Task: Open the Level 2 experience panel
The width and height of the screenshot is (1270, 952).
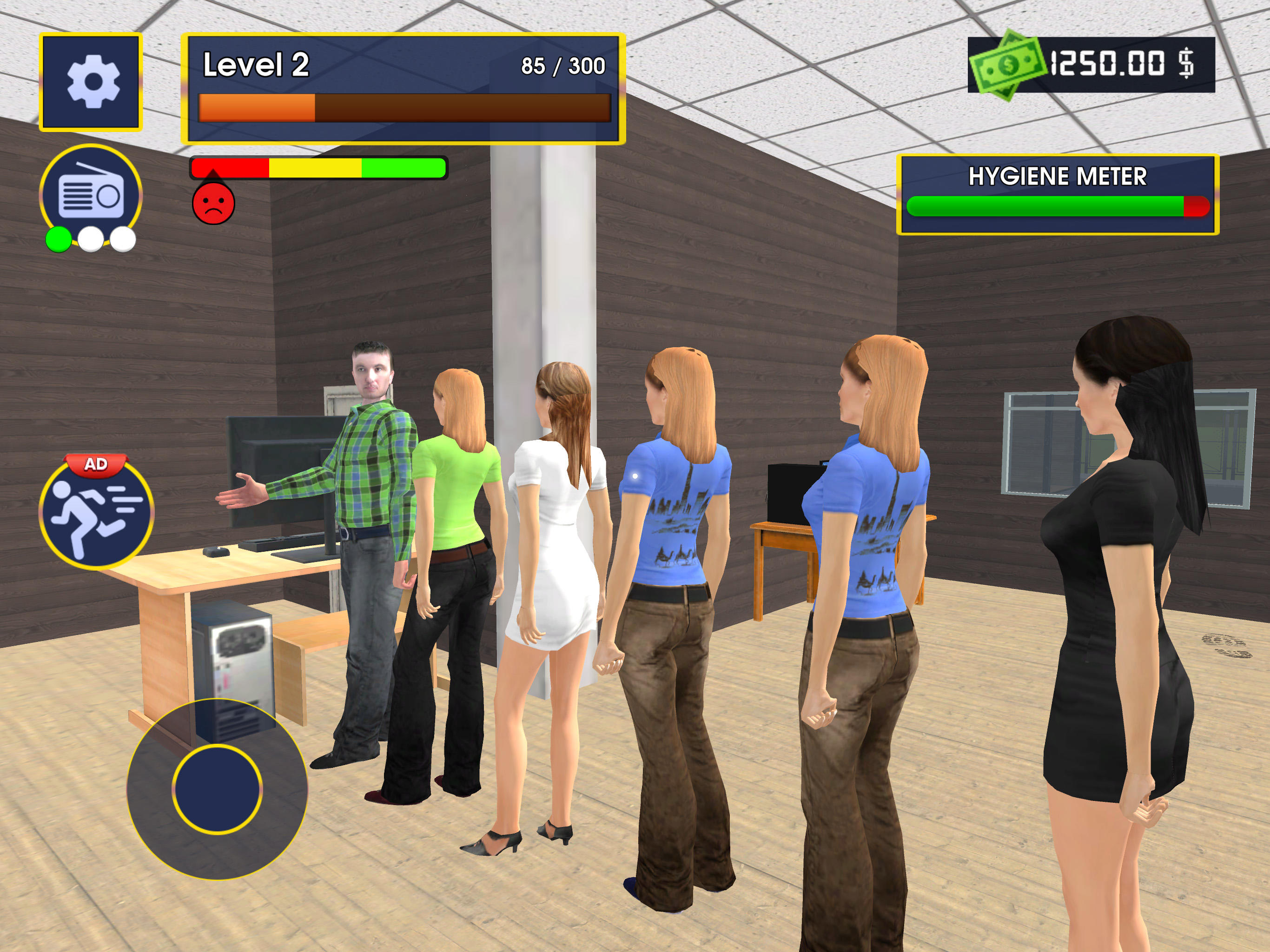Action: (x=402, y=89)
